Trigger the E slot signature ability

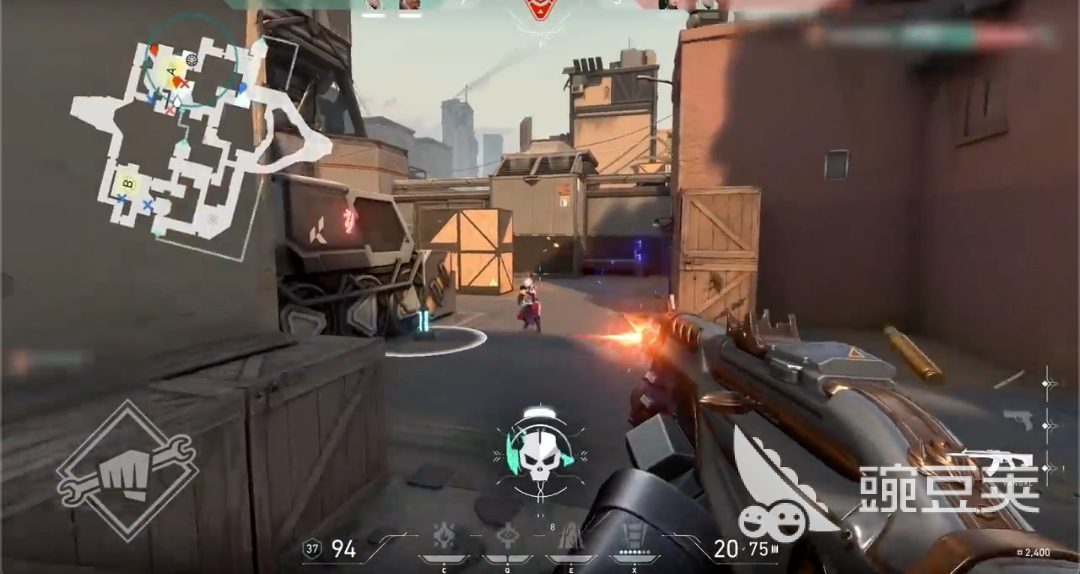pos(570,537)
